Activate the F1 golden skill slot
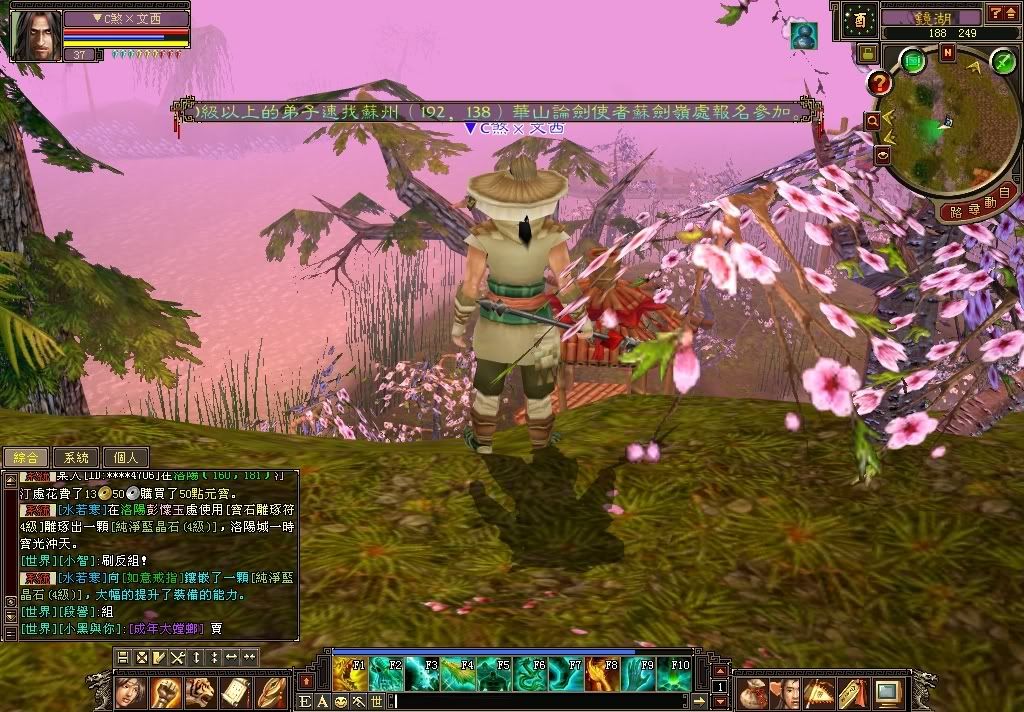 [350, 674]
